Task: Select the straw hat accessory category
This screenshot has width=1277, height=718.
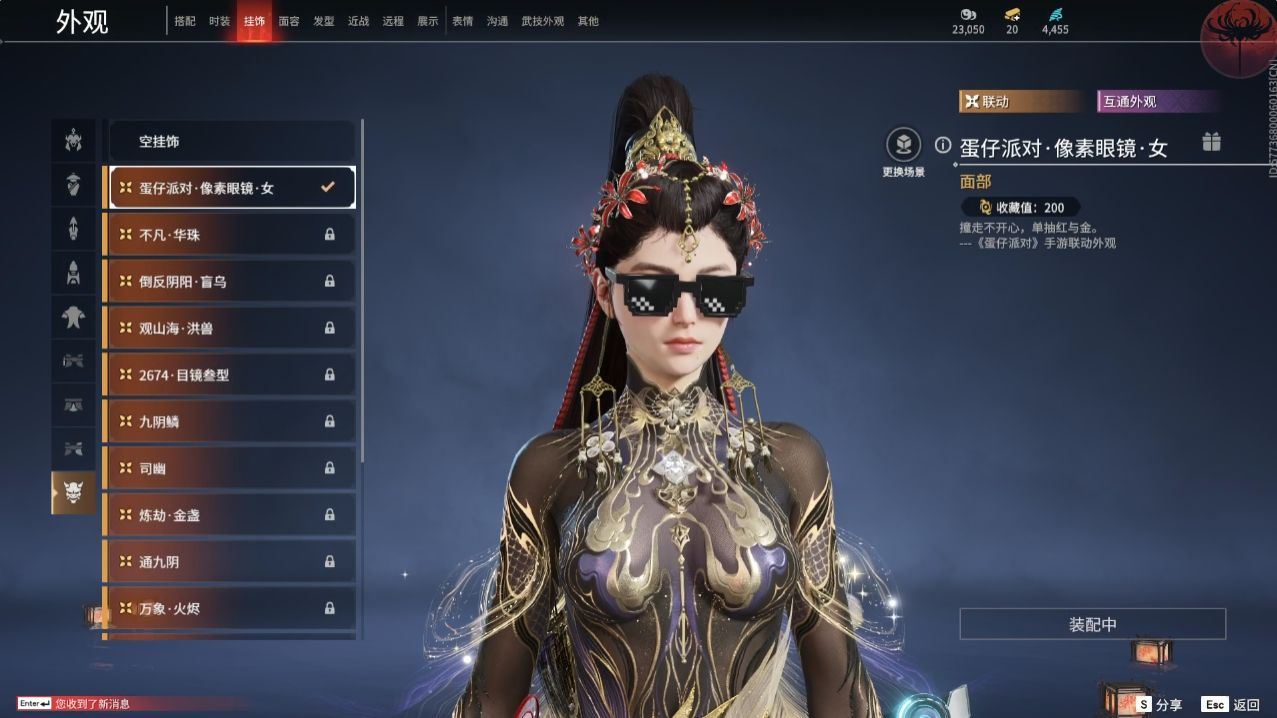Action: click(73, 185)
